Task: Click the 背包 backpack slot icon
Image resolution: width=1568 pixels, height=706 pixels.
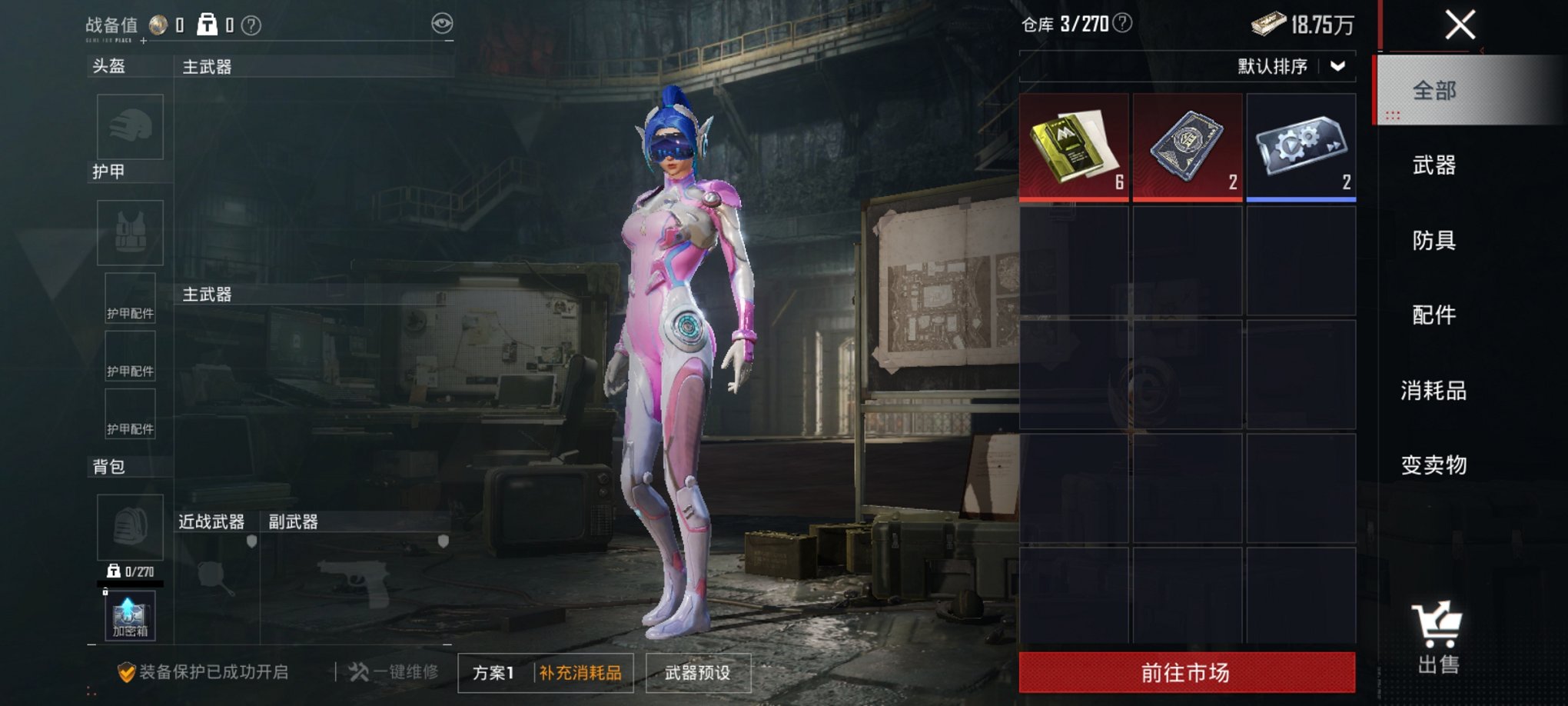Action: click(129, 527)
